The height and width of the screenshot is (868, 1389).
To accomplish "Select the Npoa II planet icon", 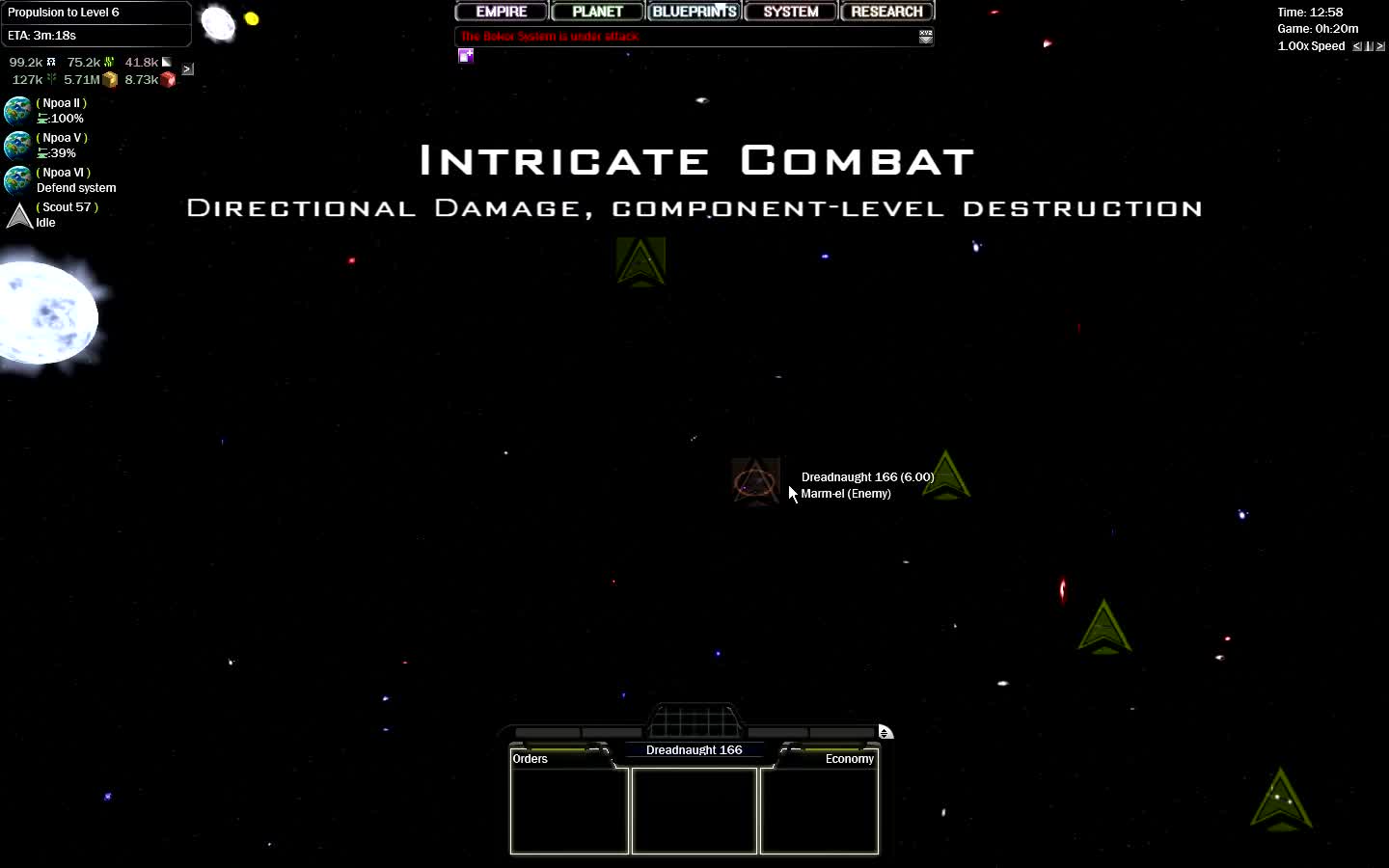I will 17,110.
